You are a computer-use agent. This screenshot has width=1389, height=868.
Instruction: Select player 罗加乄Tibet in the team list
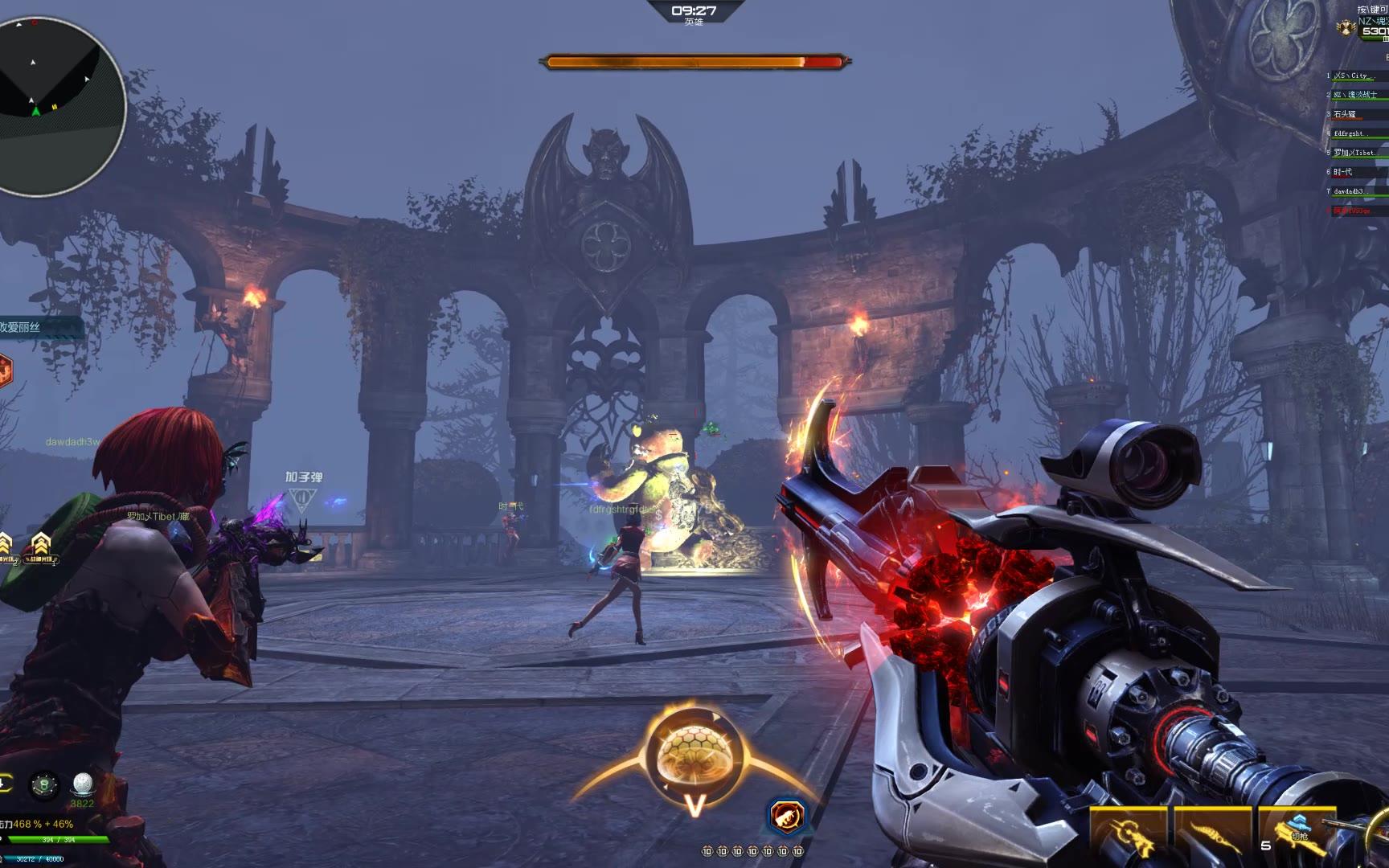click(x=1355, y=153)
